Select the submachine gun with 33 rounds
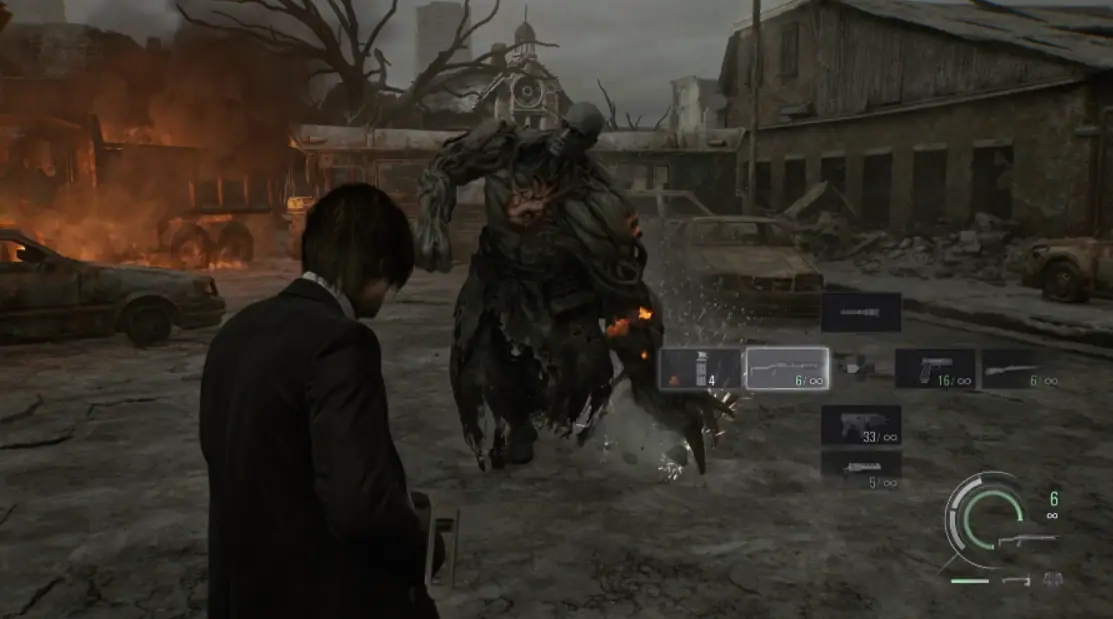1113x619 pixels. (860, 425)
